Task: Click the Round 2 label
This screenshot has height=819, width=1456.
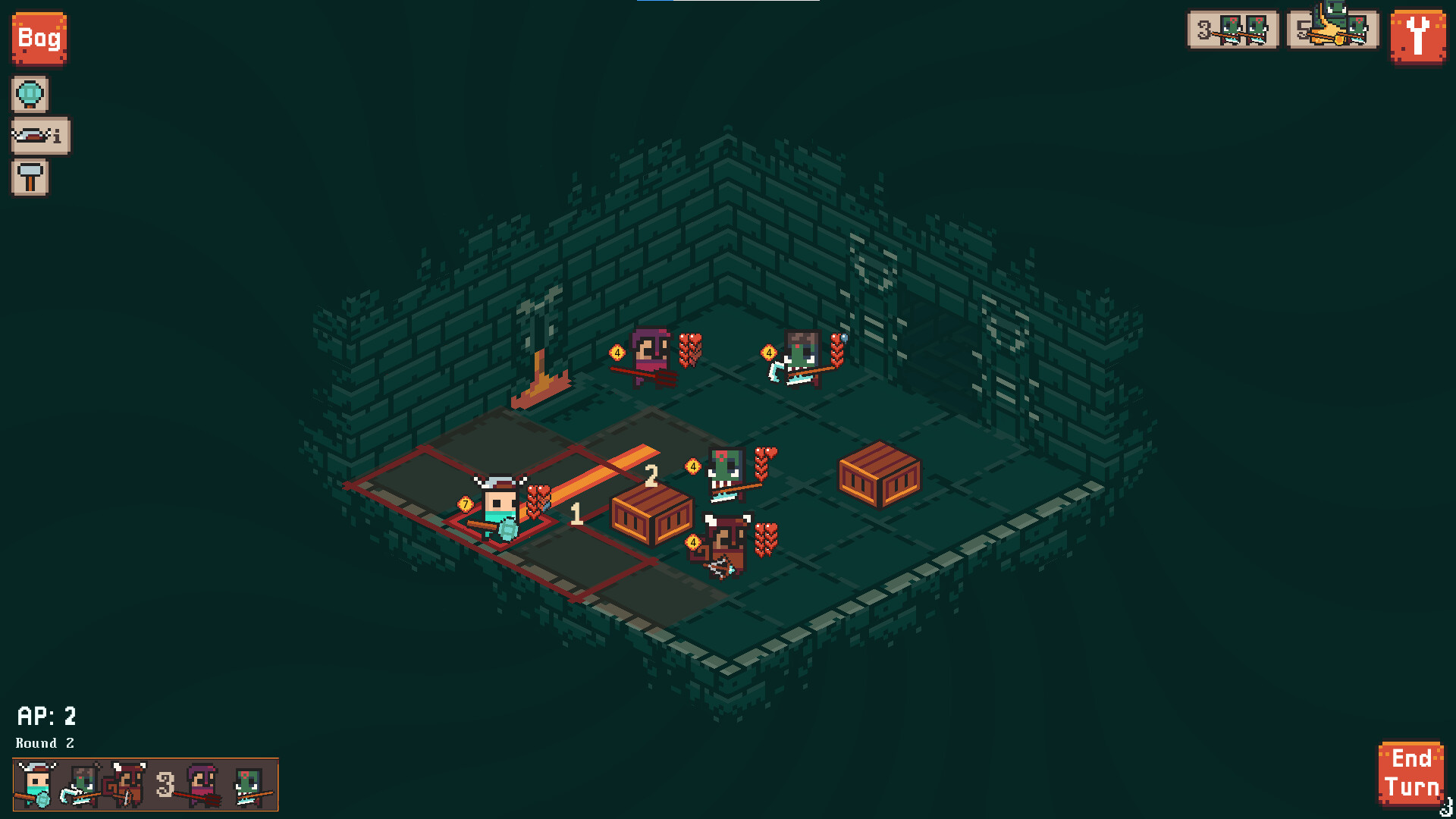Action: [44, 744]
